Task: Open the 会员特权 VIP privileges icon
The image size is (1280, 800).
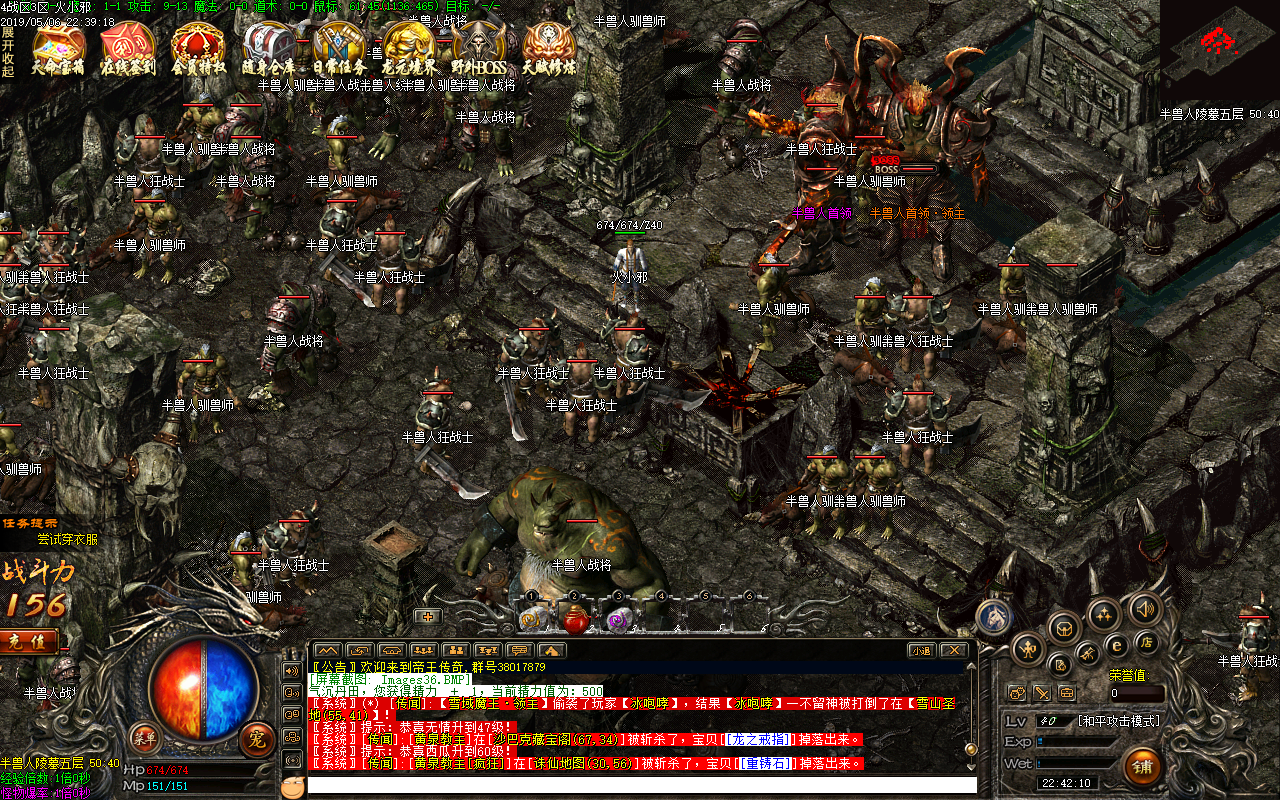Action: 198,48
